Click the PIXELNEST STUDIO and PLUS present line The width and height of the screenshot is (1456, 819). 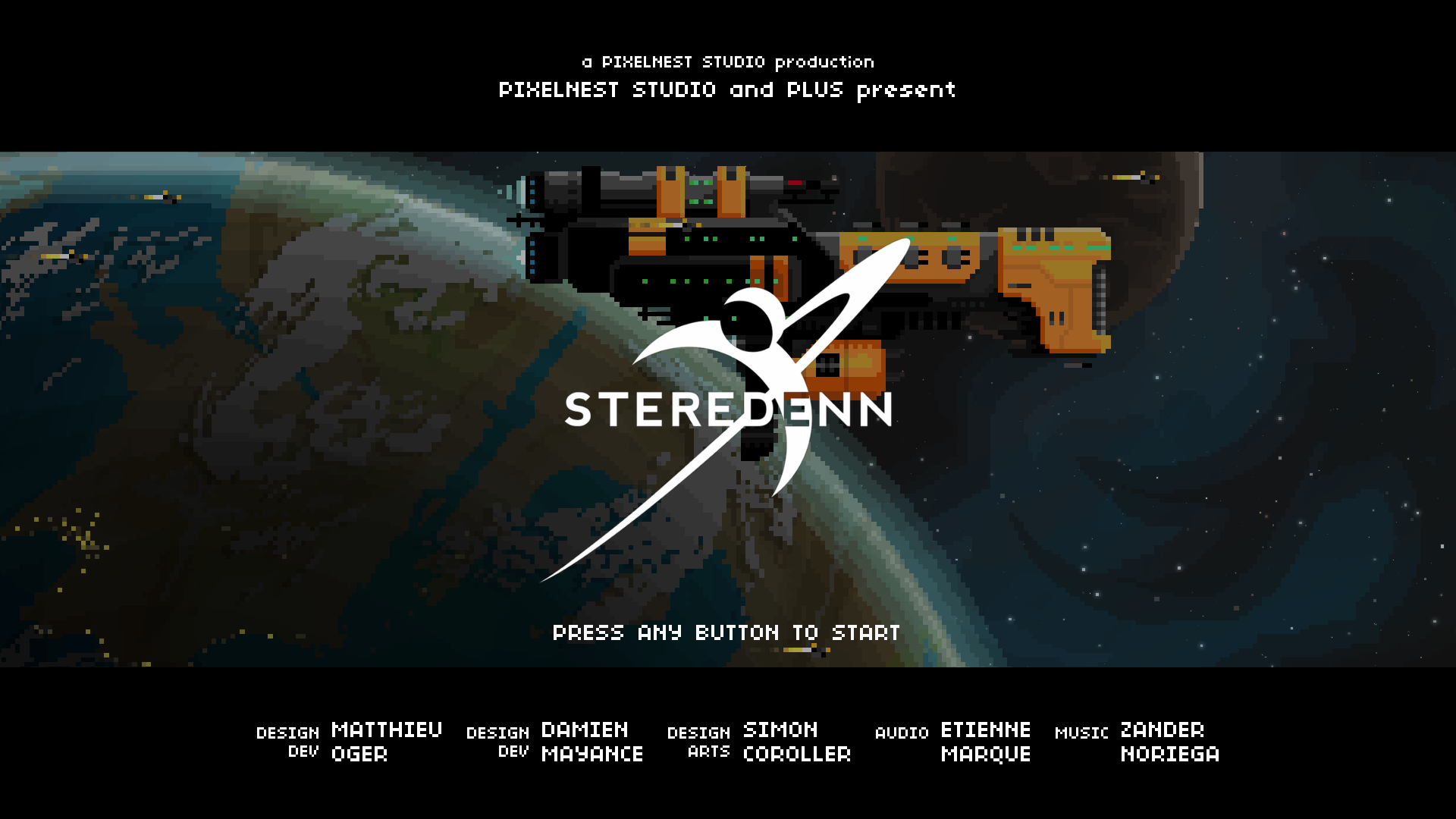point(726,89)
